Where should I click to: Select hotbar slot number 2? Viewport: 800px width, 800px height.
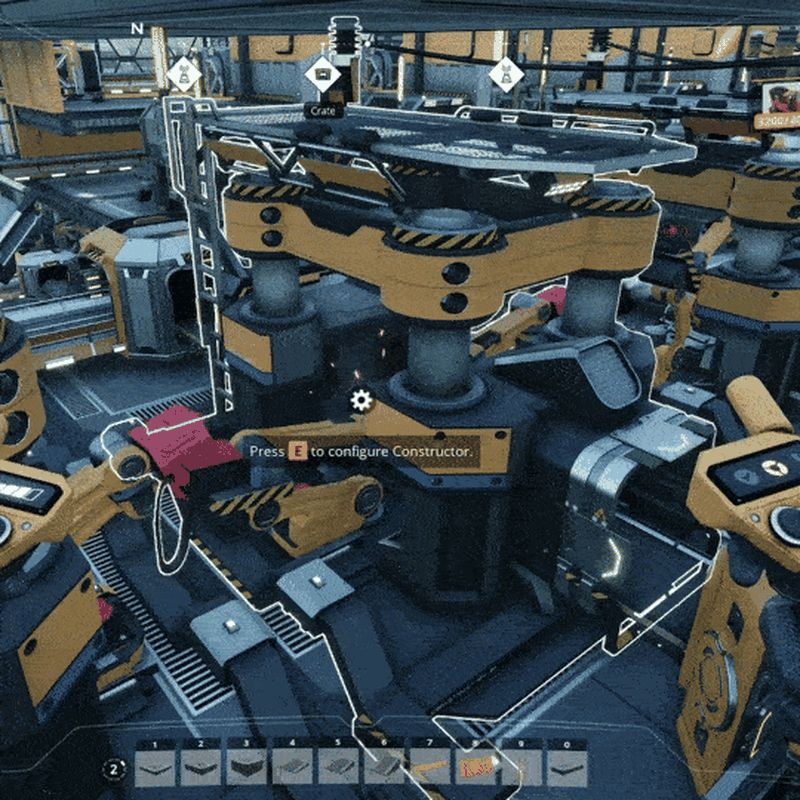(x=201, y=767)
